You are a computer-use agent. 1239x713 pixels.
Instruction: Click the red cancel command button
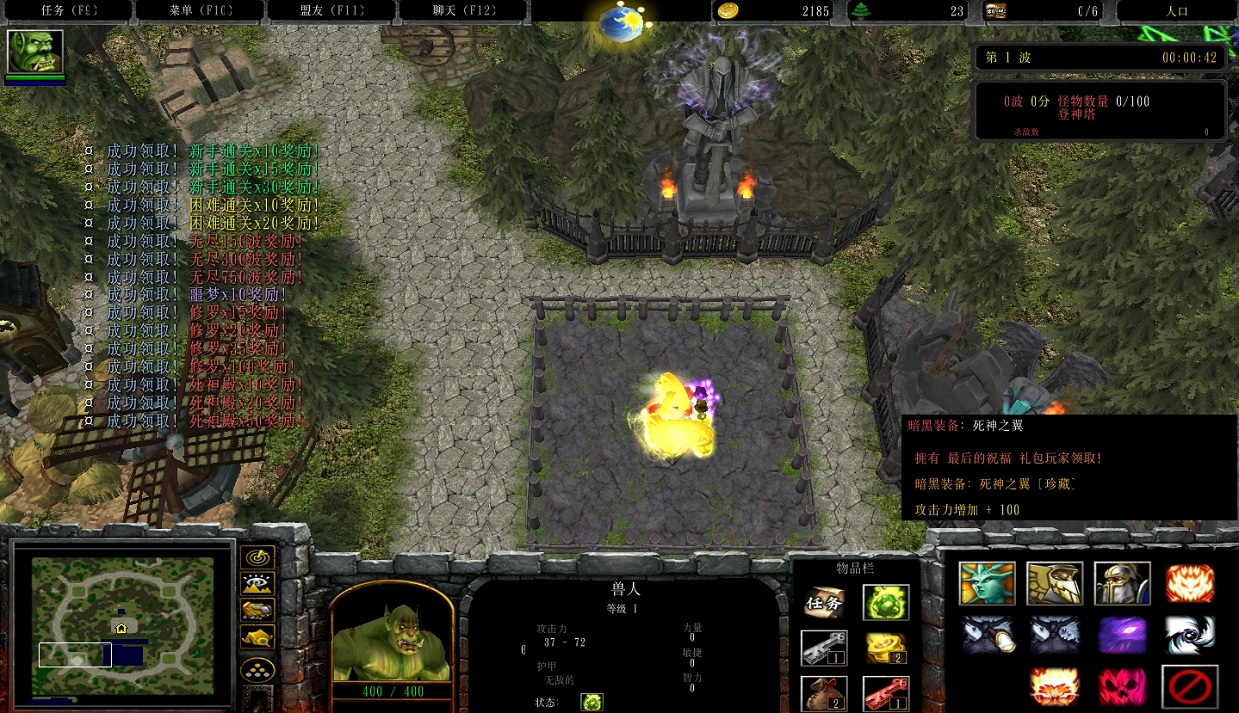click(1189, 687)
